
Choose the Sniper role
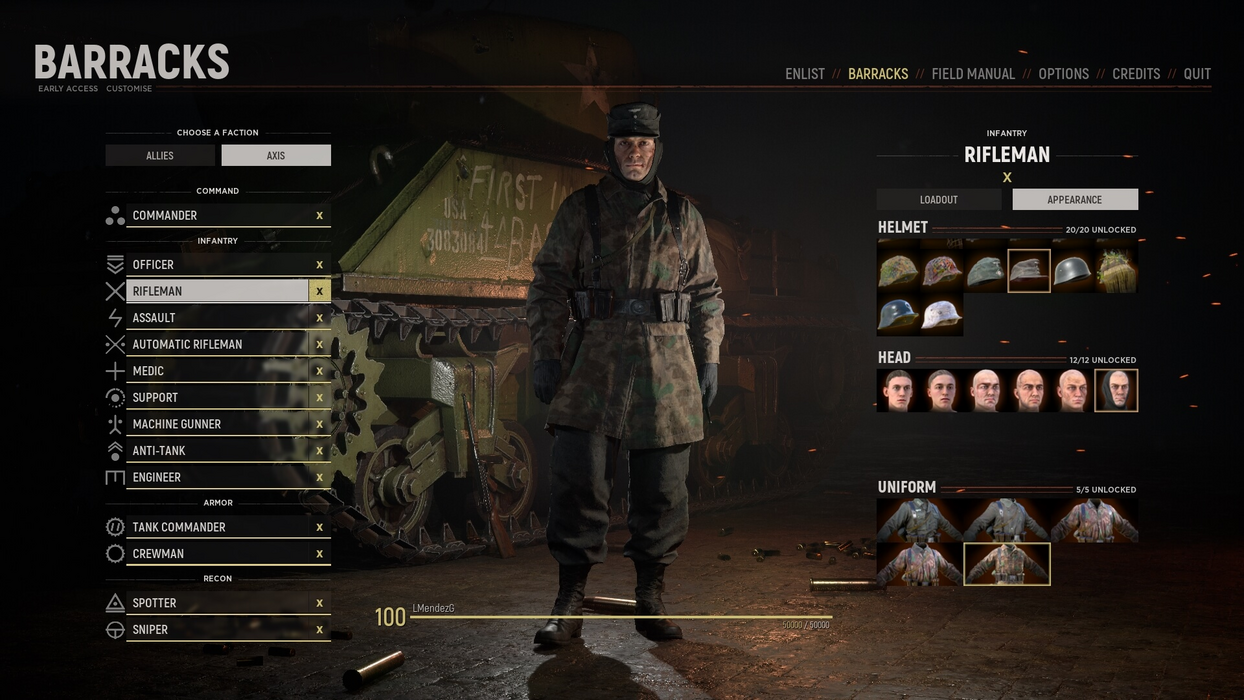pyautogui.click(x=217, y=630)
